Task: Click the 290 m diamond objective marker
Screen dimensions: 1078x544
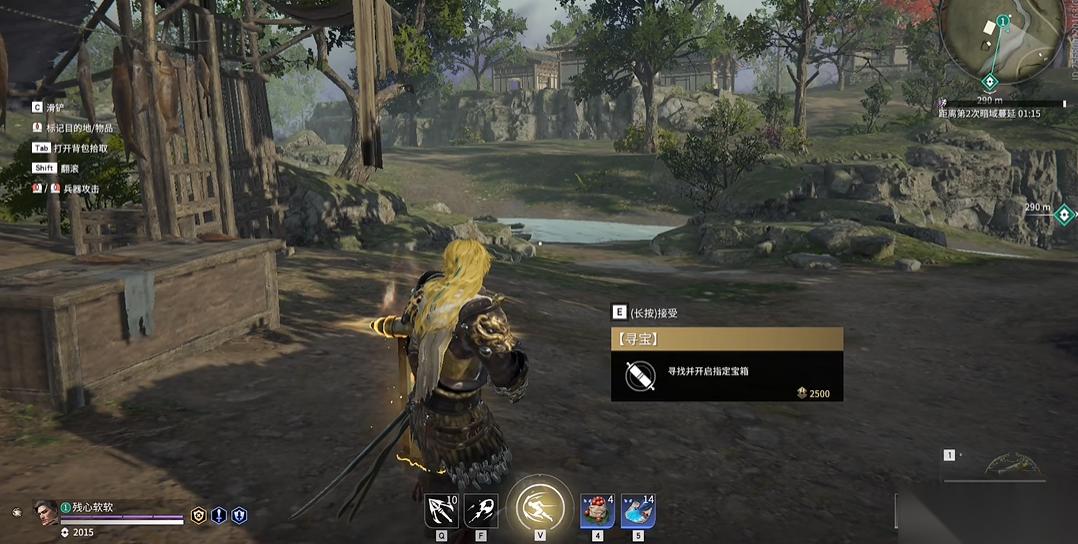Action: click(x=1064, y=214)
